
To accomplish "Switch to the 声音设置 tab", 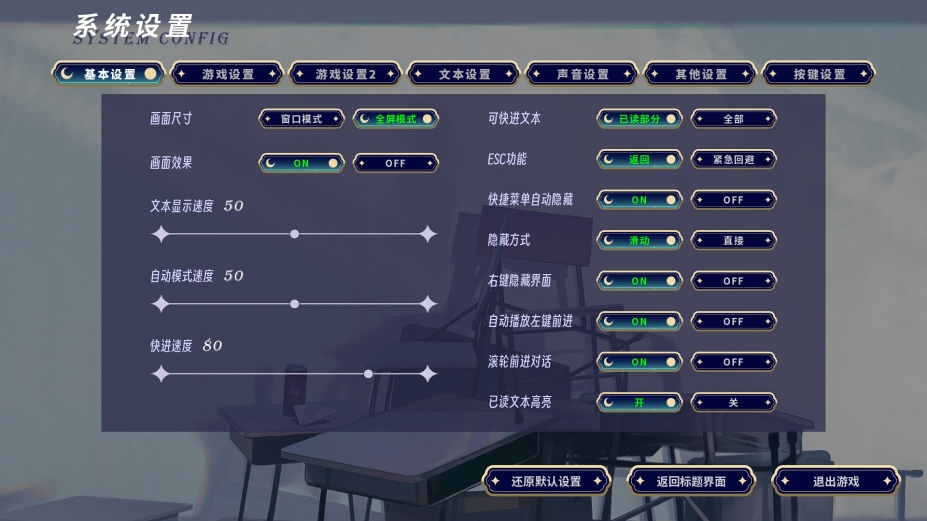I will click(x=582, y=74).
